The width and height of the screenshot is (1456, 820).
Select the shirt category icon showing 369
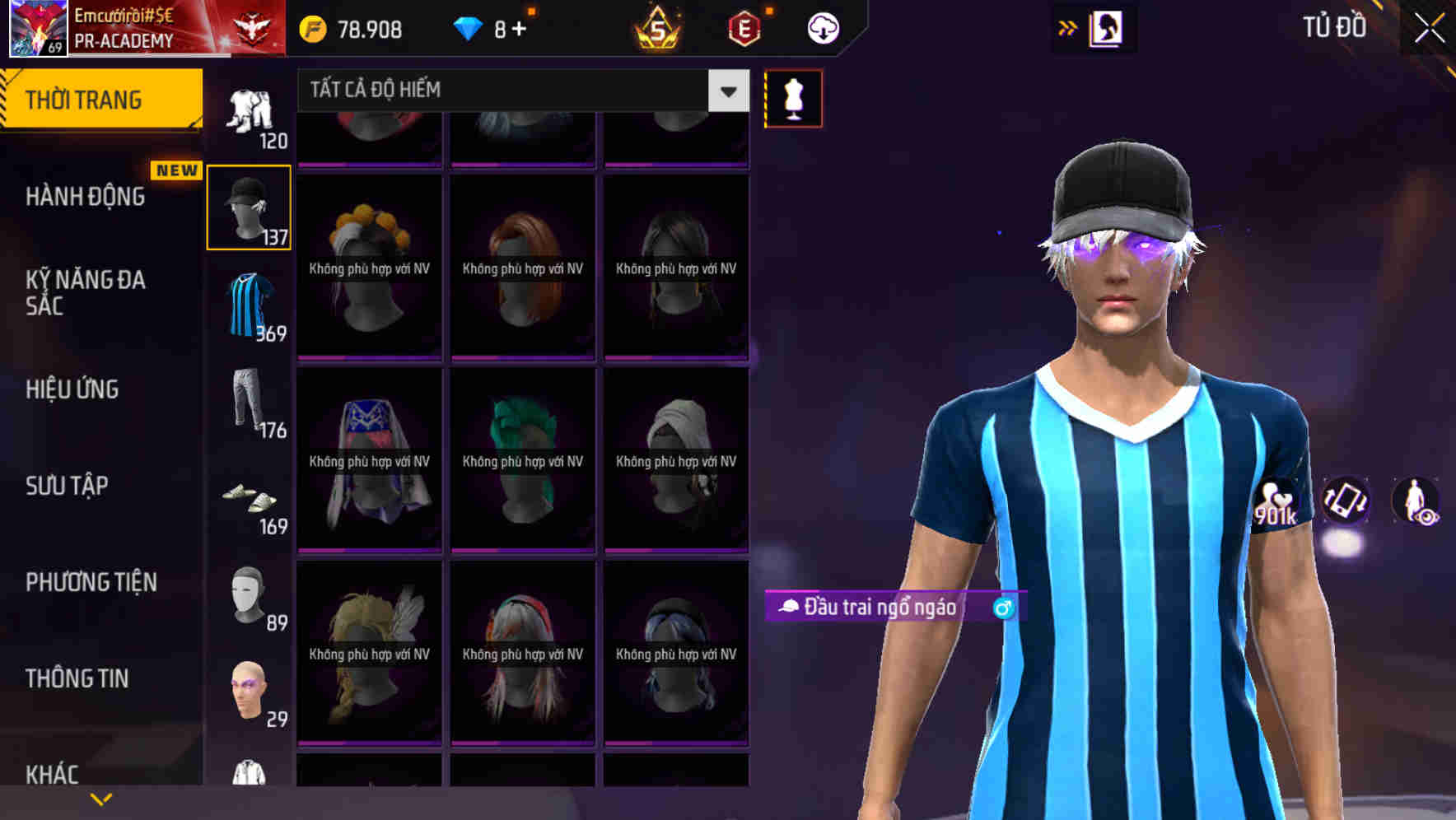(249, 305)
